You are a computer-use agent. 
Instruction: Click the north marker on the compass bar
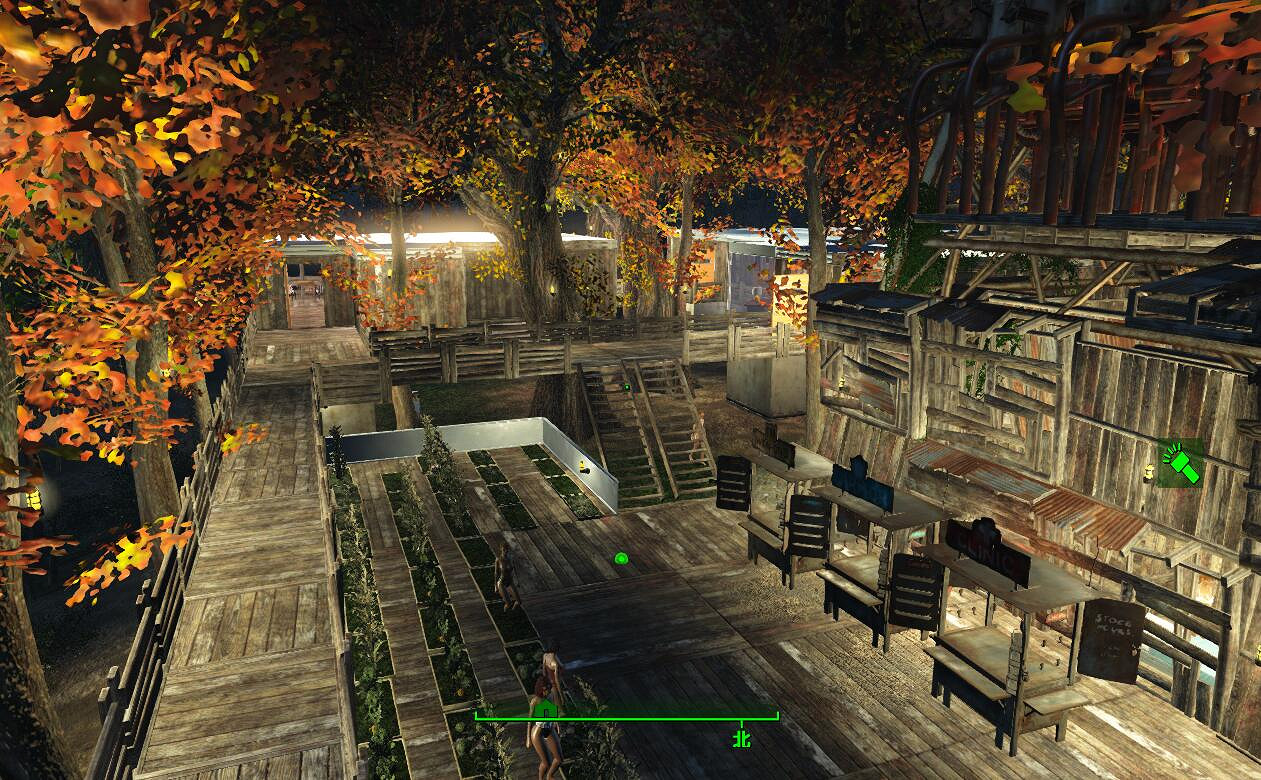click(741, 738)
